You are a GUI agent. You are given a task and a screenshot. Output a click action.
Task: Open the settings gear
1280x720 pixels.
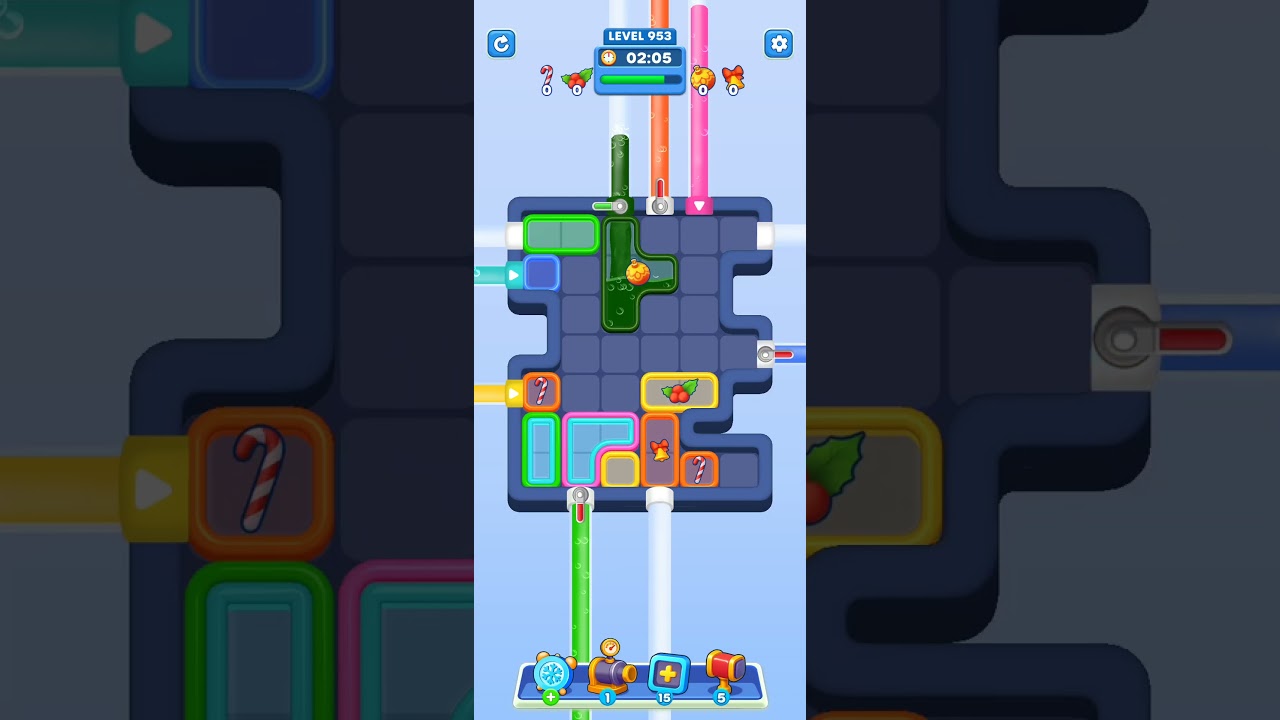pyautogui.click(x=779, y=44)
